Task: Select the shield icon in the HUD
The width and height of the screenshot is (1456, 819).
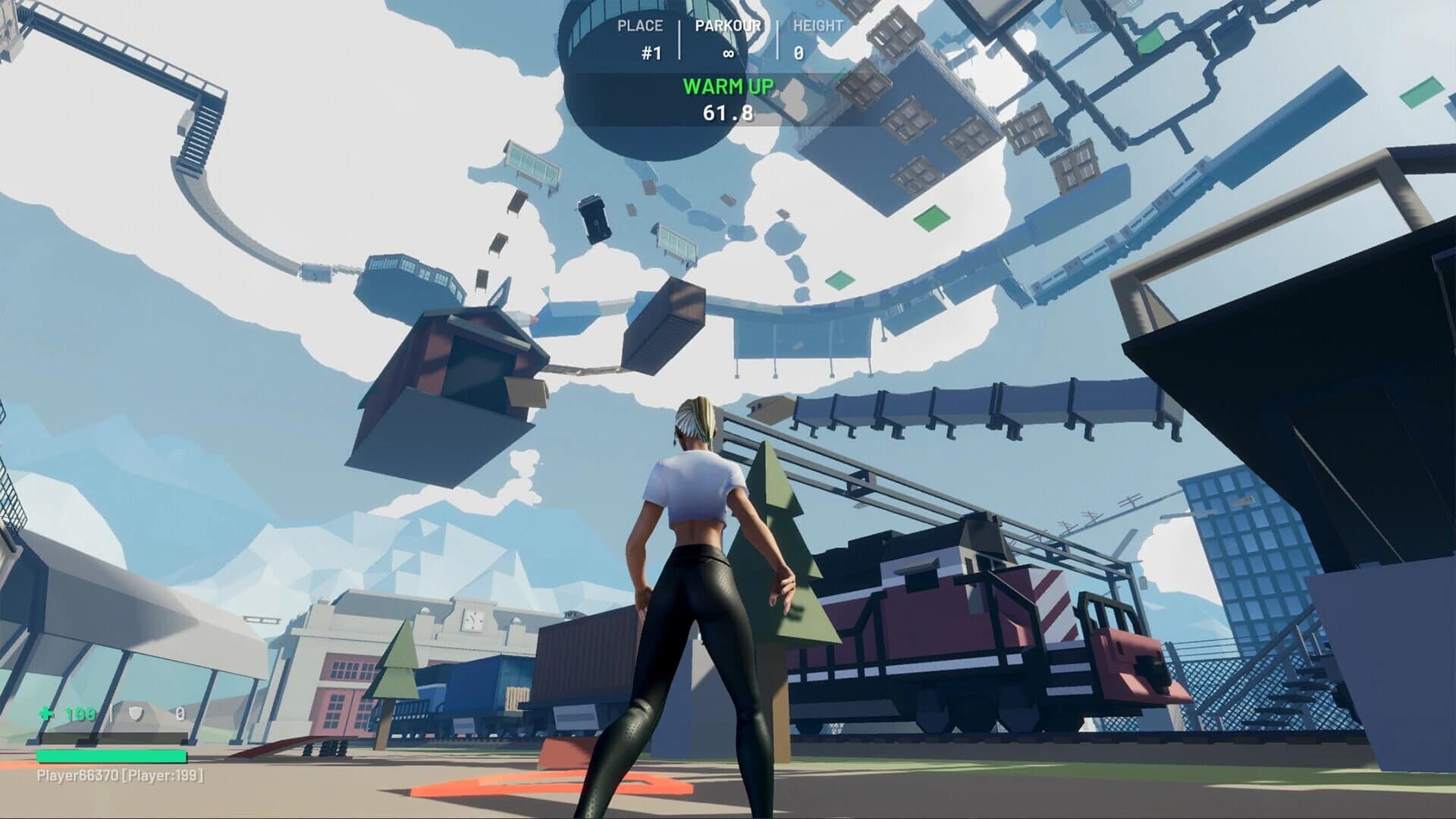Action: (x=135, y=713)
